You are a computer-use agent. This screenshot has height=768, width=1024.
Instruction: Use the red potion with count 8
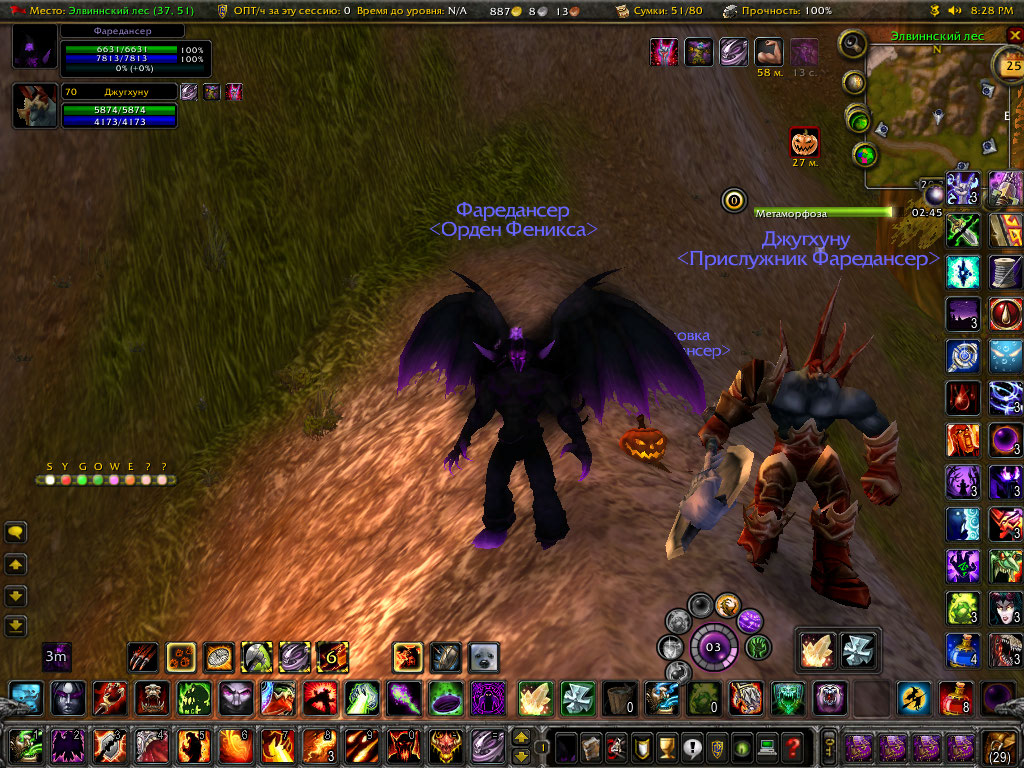point(954,697)
